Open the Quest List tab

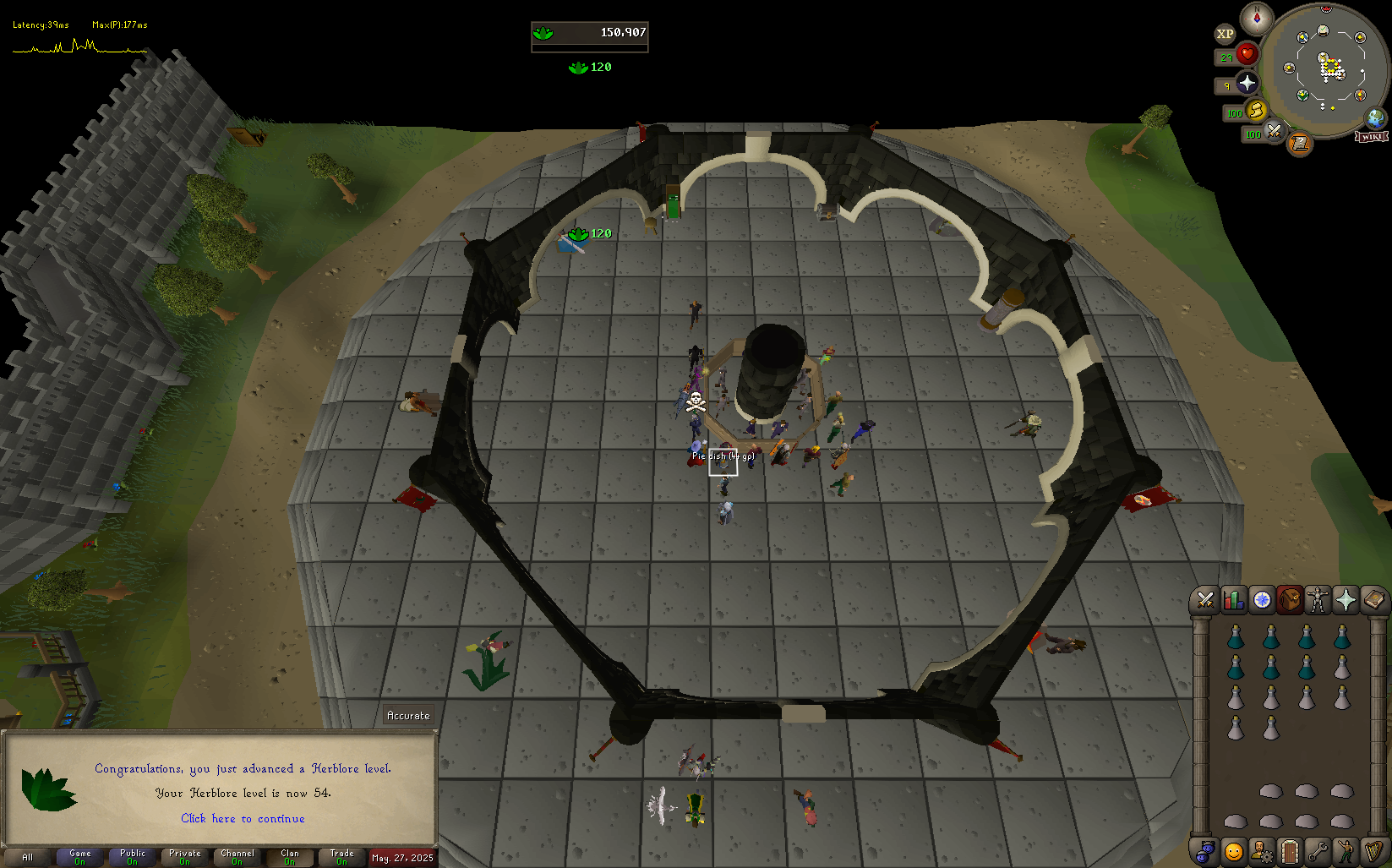coord(1262,600)
